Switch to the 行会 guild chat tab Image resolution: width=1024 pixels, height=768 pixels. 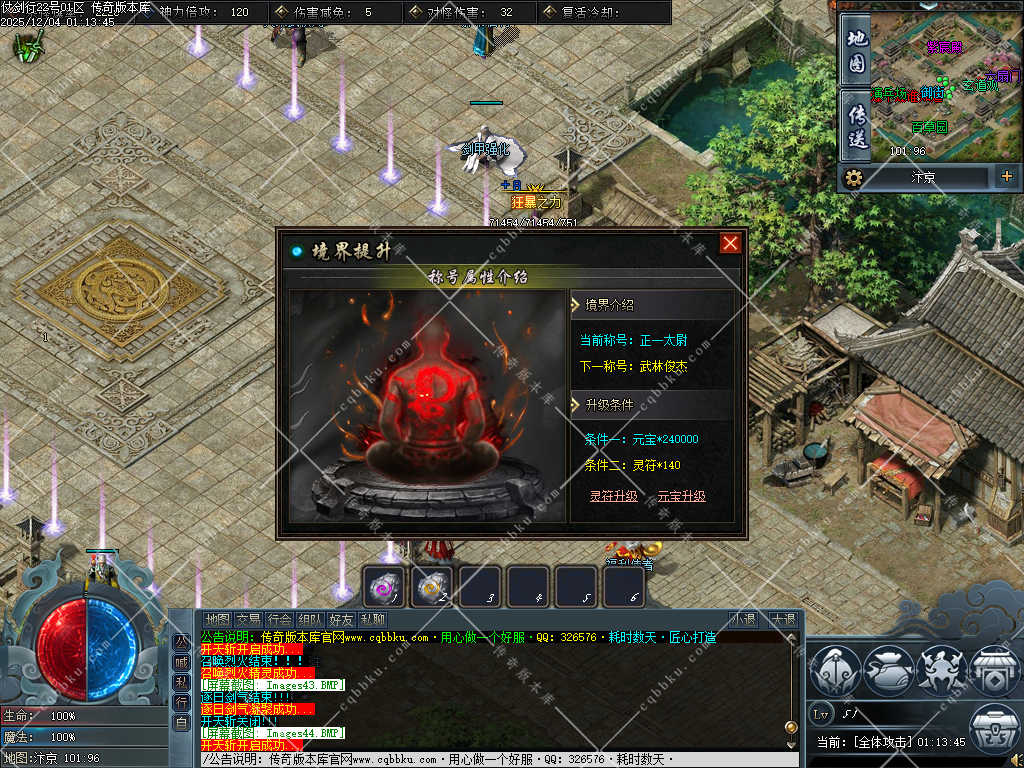point(280,620)
